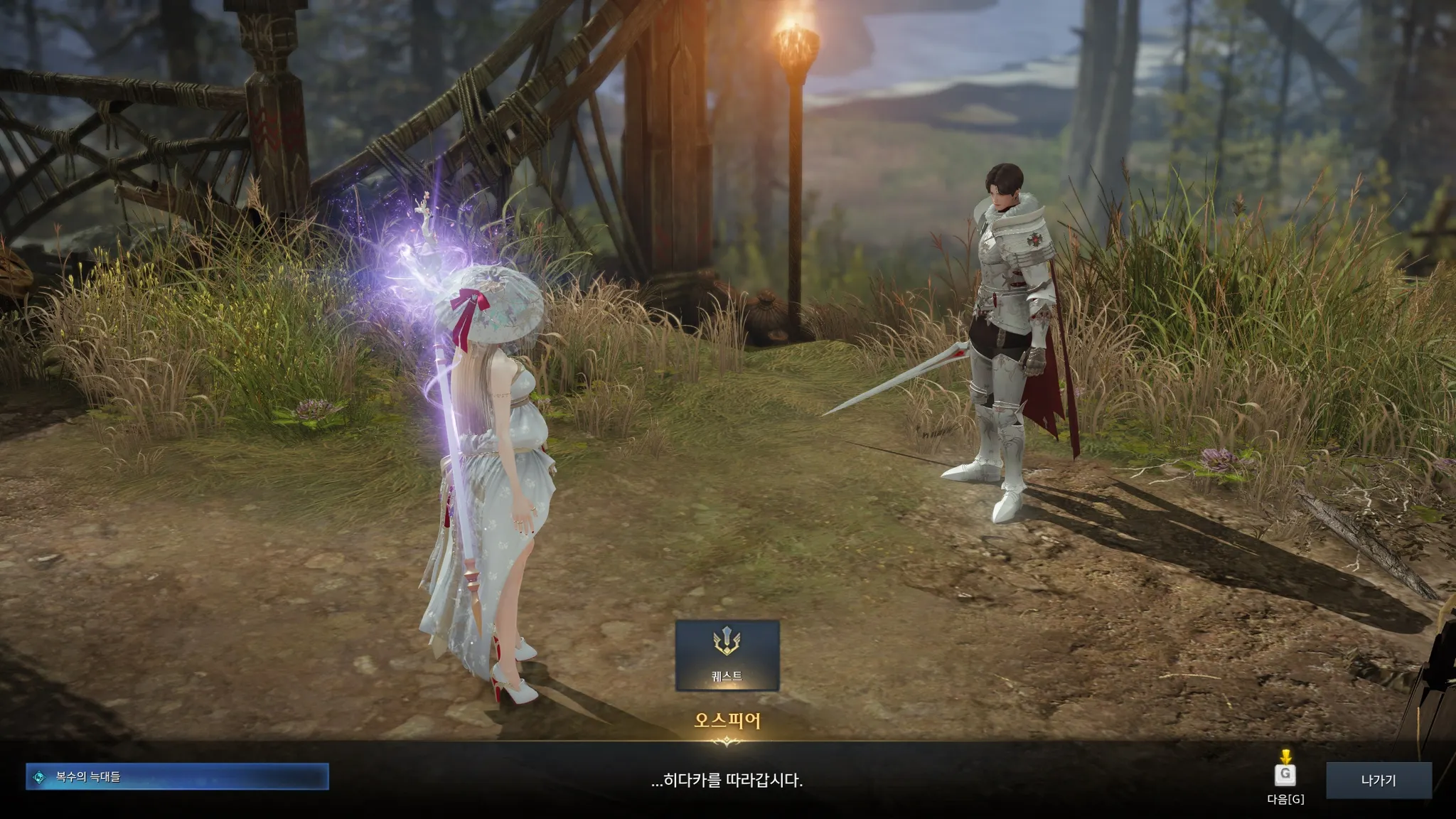This screenshot has height=819, width=1456.
Task: Choose the 퀘스트 quest dialogue option
Action: [727, 655]
